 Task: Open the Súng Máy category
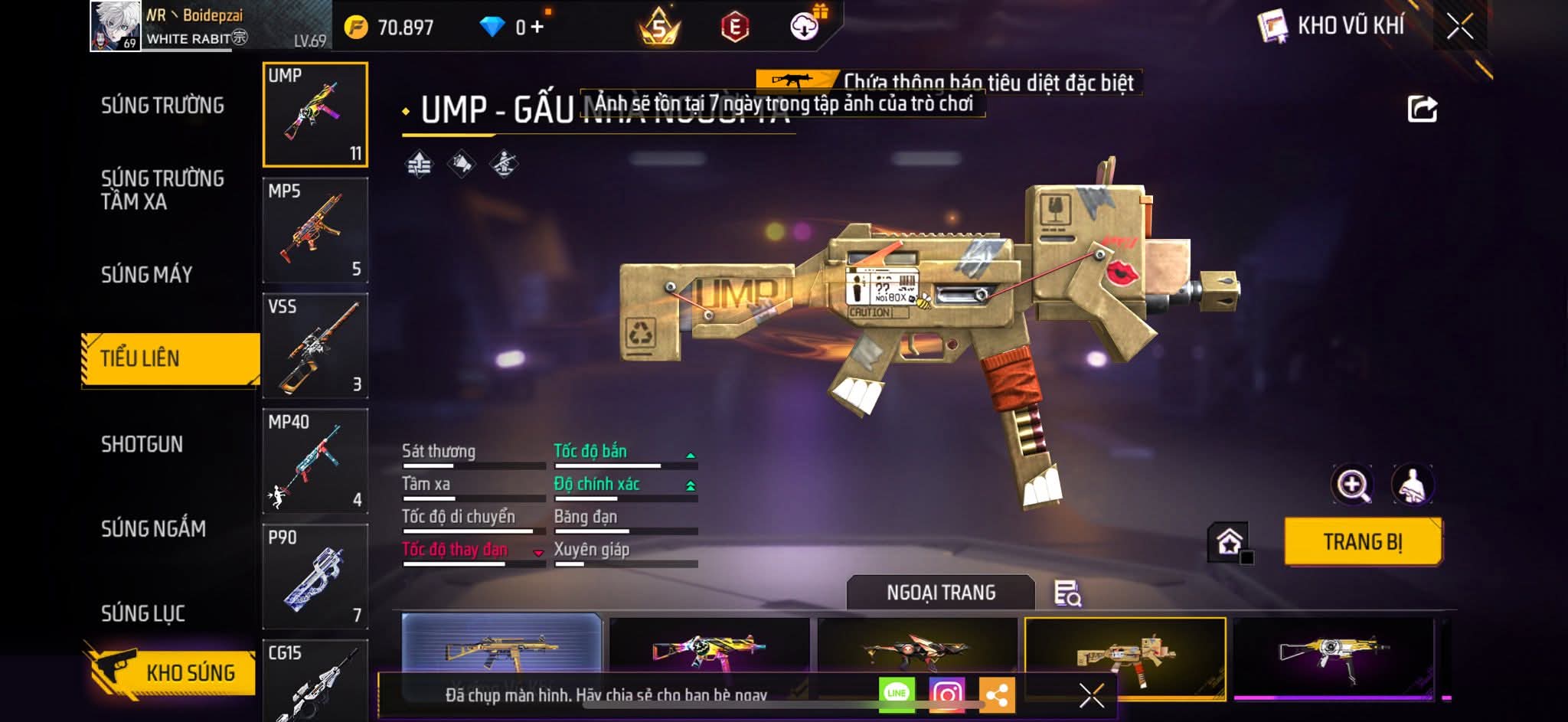[146, 275]
